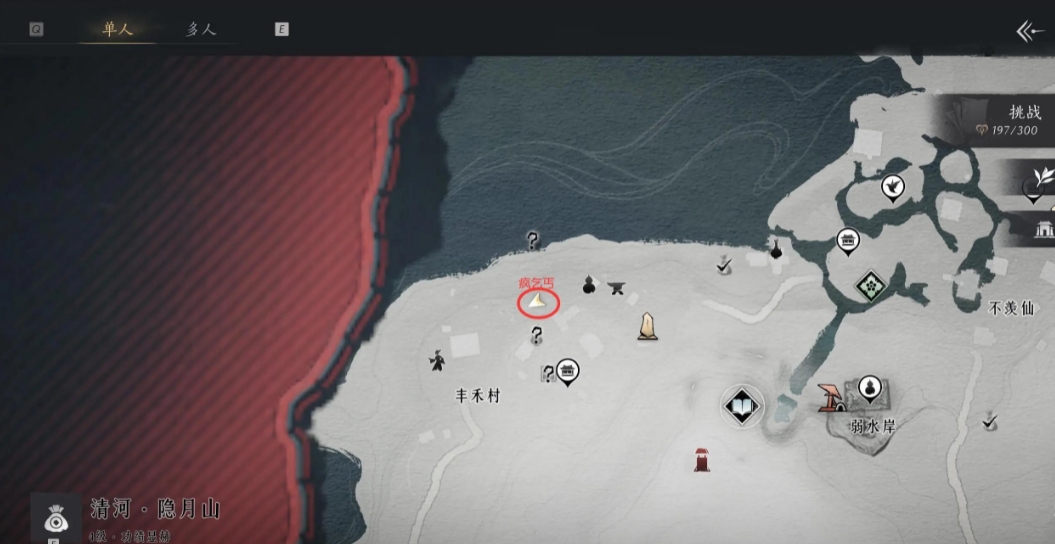Image resolution: width=1055 pixels, height=544 pixels.
Task: Select the open book marker in the diamond
Action: click(x=742, y=406)
